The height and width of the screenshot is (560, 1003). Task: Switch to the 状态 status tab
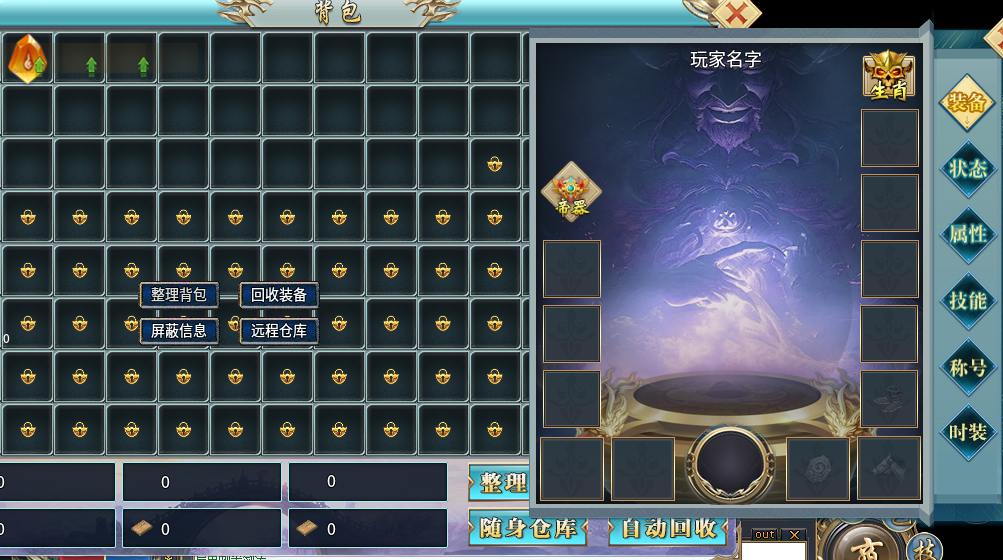pyautogui.click(x=967, y=168)
